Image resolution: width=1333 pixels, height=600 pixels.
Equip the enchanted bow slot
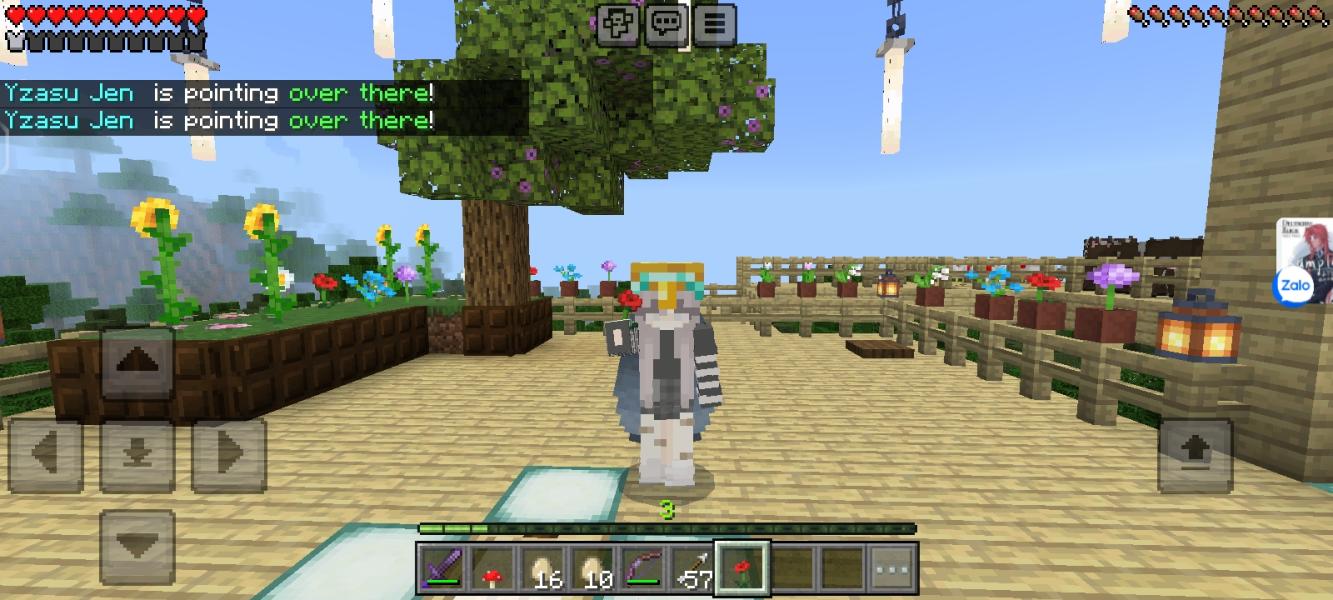click(642, 570)
